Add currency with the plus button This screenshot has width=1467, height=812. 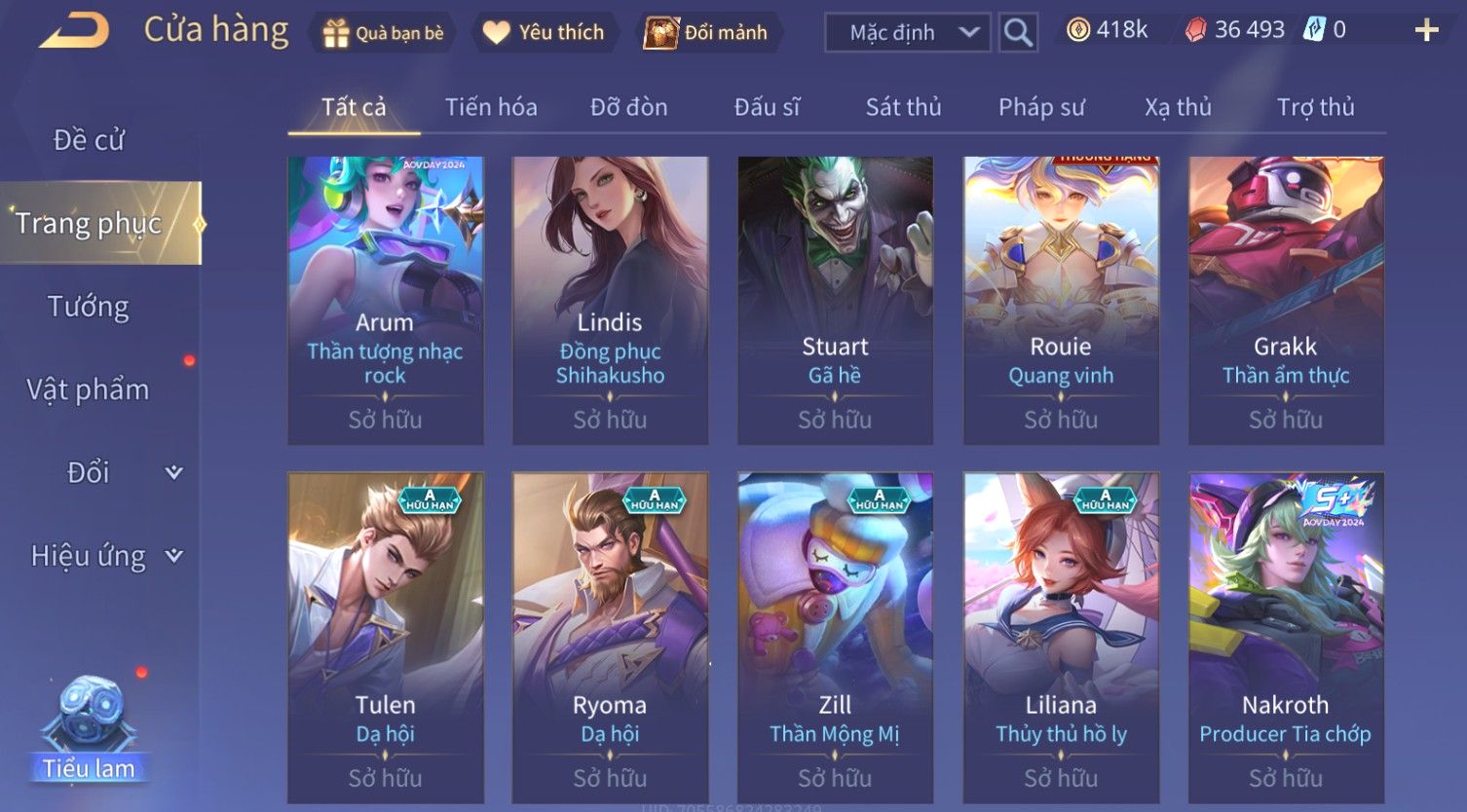click(1426, 31)
